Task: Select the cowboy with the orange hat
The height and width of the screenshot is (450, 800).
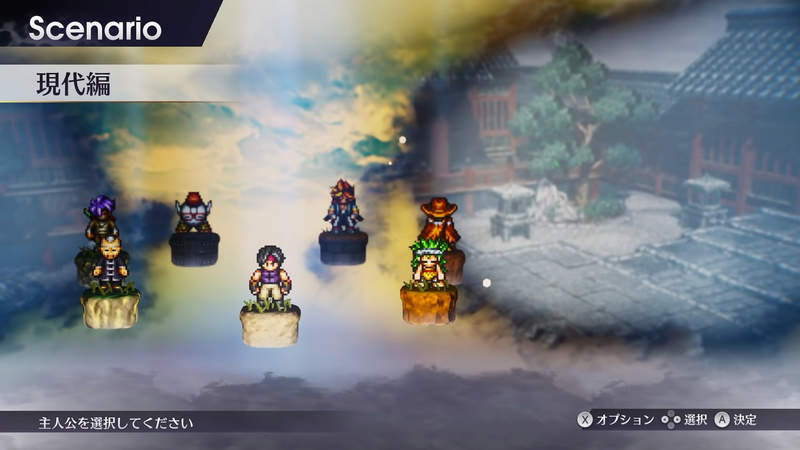Action: (x=438, y=217)
